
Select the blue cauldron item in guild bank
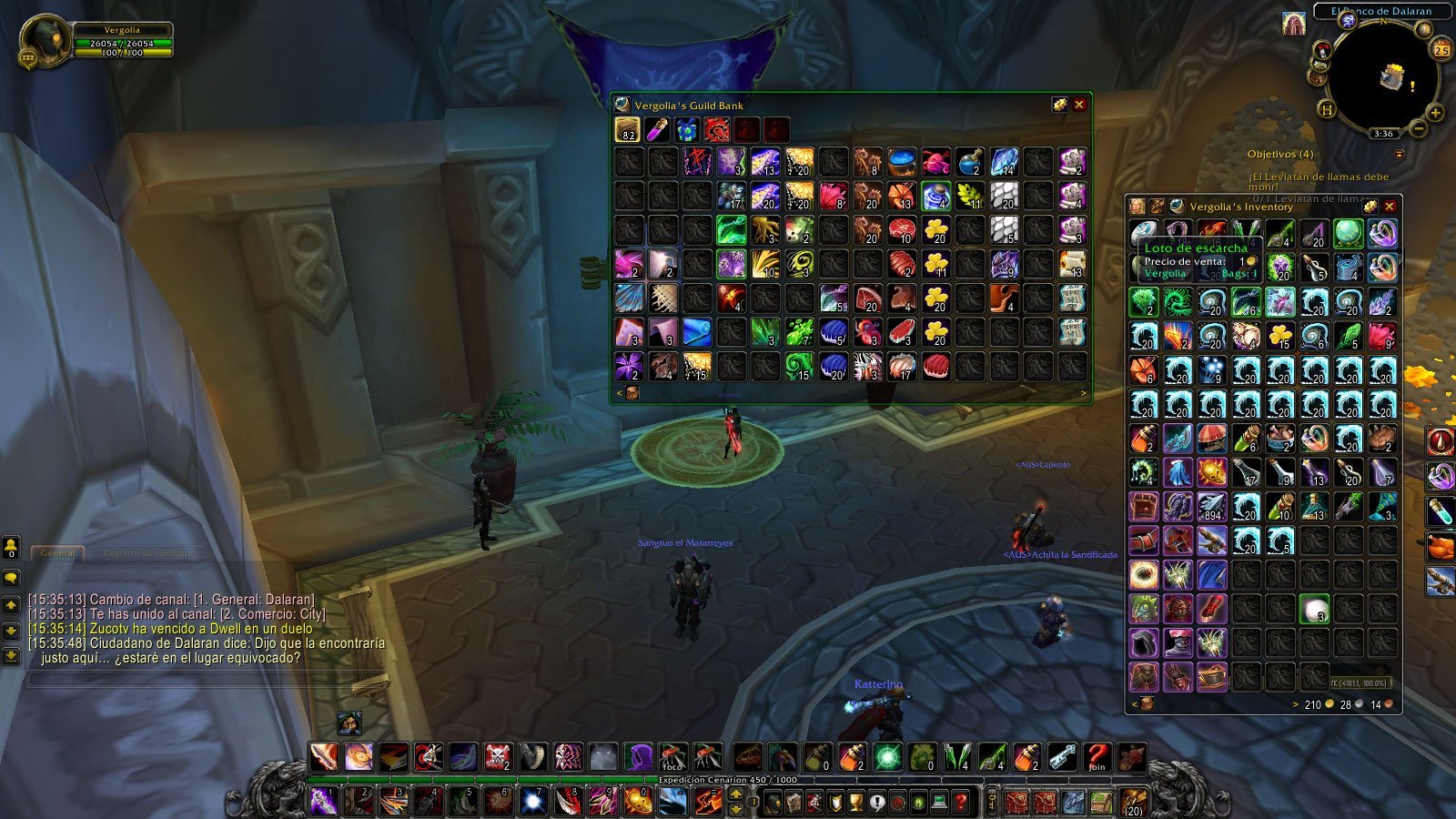click(902, 163)
